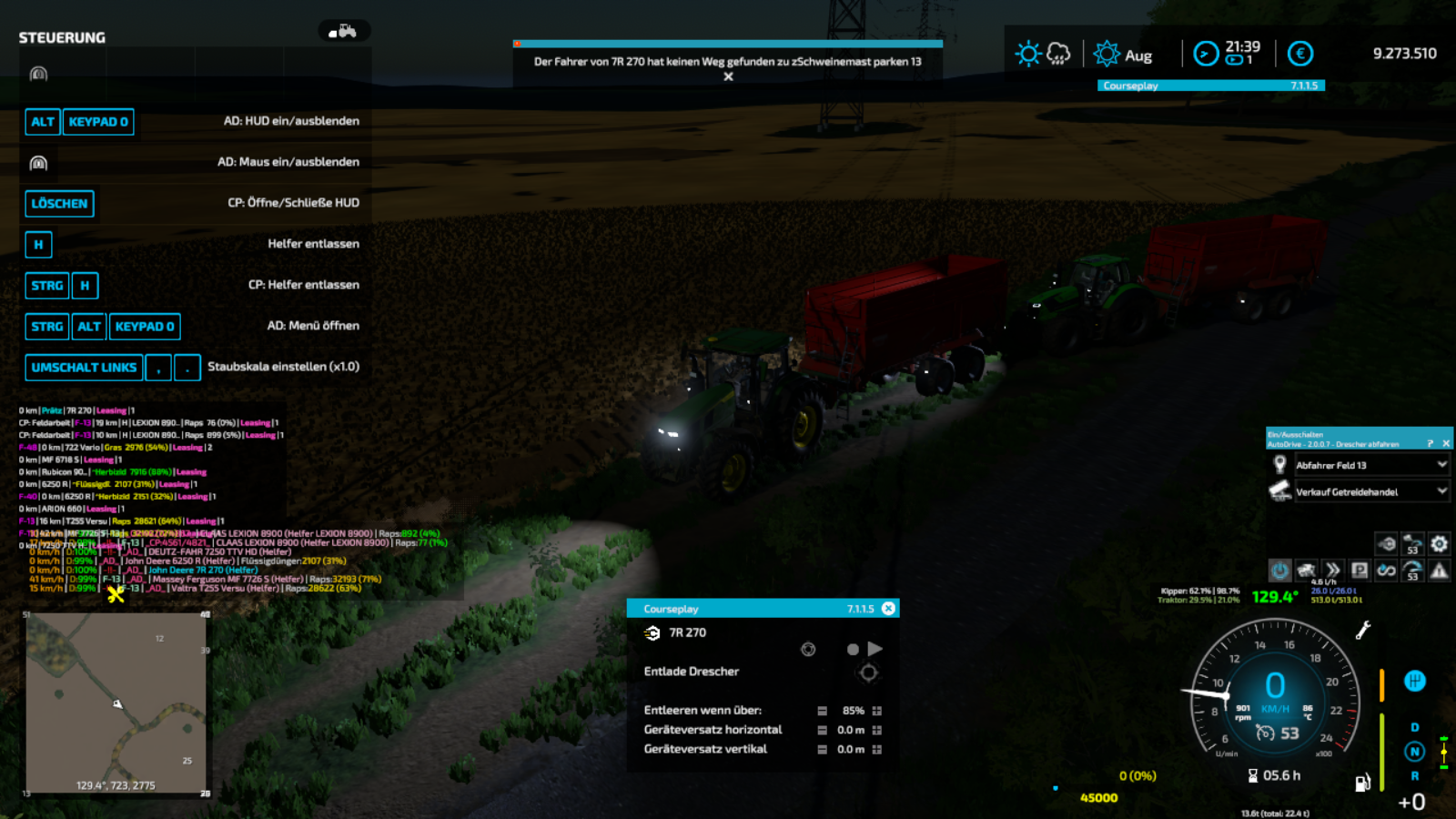
Task: Enable AutoDrive park at destination mode
Action: (x=1360, y=571)
